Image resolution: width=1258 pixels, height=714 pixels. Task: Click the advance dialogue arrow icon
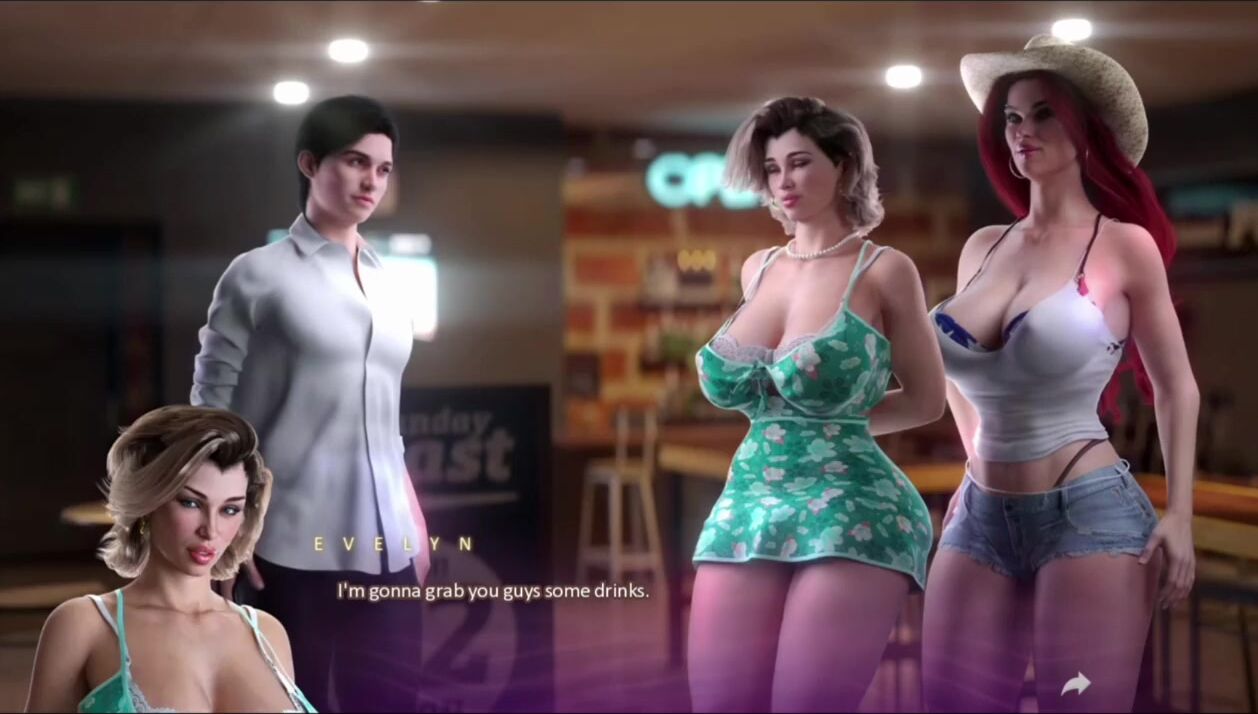(x=1075, y=684)
